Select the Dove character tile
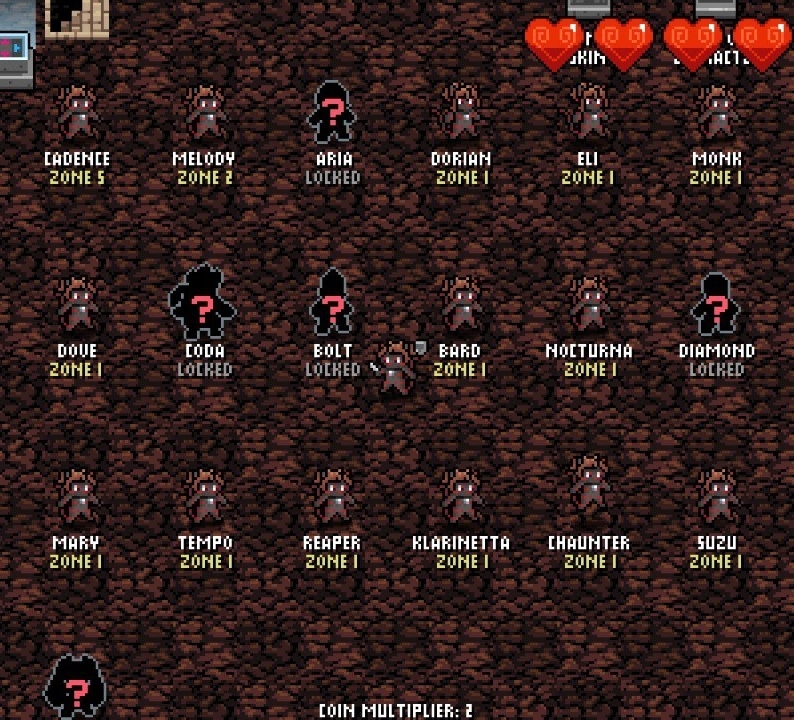Screen dimensions: 794x720 (x=77, y=305)
